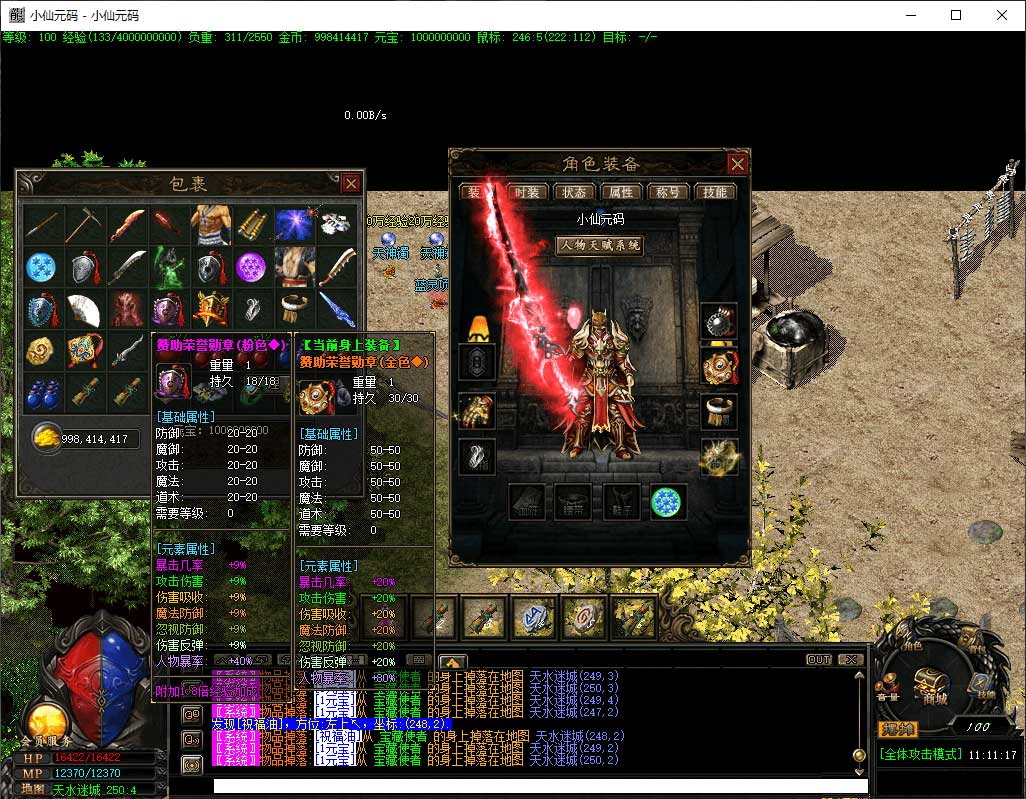Open the 状态 tab

click(x=574, y=192)
